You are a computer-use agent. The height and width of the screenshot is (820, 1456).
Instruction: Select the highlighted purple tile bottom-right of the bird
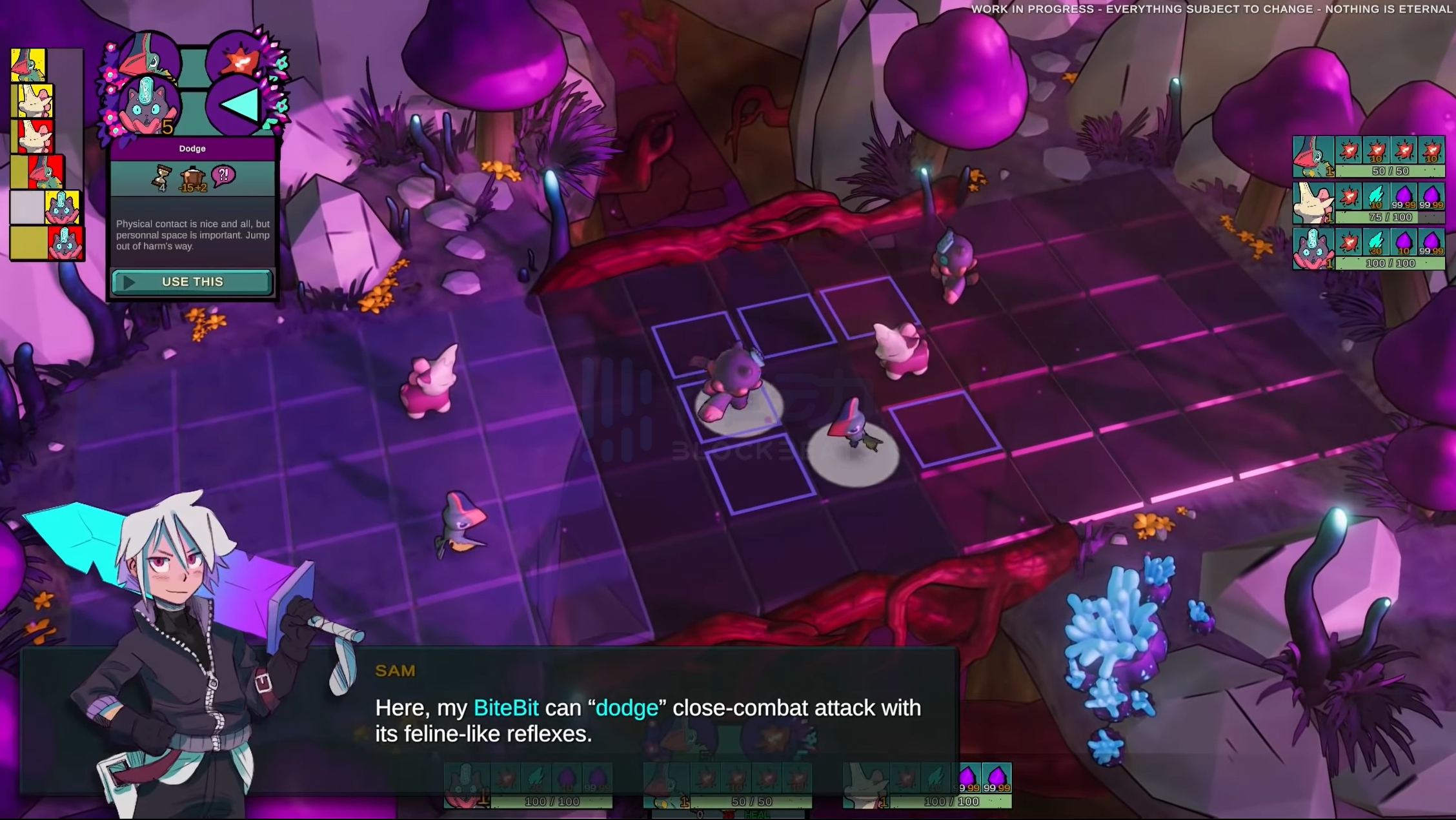click(x=946, y=428)
